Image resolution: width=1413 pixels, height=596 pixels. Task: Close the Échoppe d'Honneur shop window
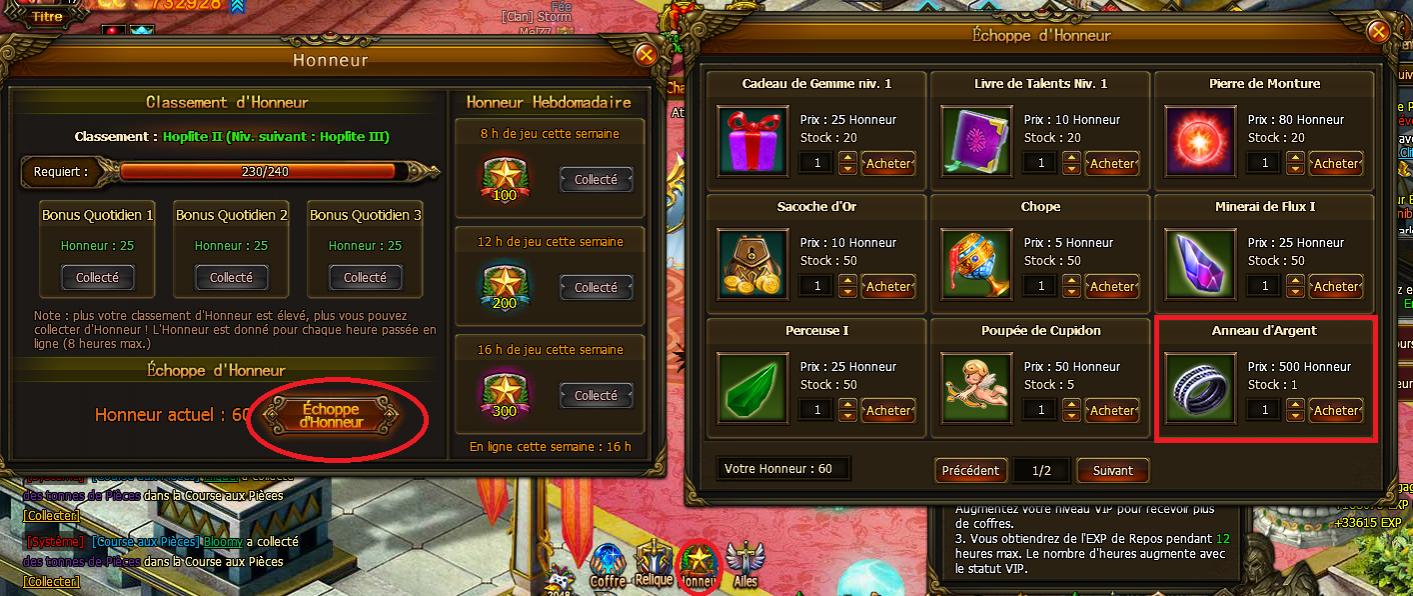point(1378,31)
